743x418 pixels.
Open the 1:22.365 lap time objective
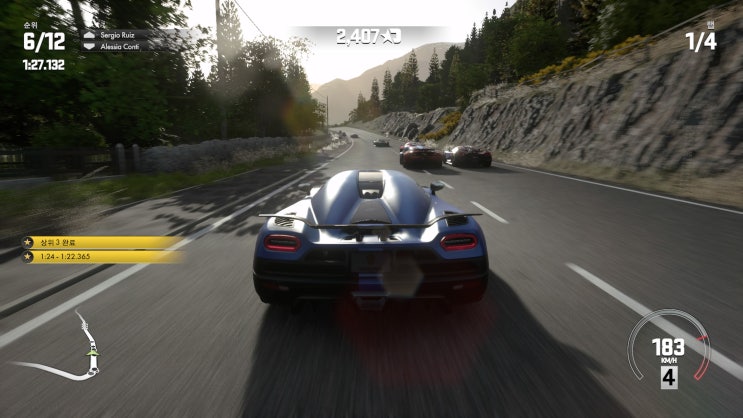(x=100, y=257)
